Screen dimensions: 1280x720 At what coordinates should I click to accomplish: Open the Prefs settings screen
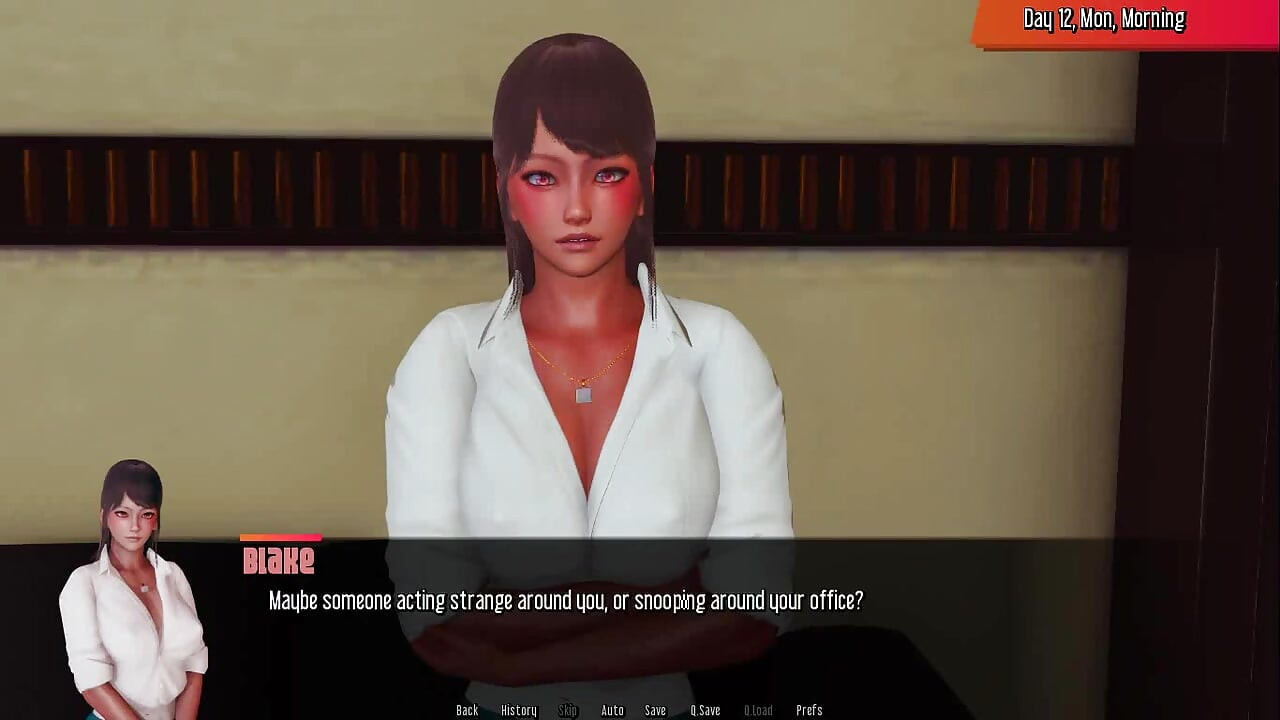pyautogui.click(x=809, y=710)
